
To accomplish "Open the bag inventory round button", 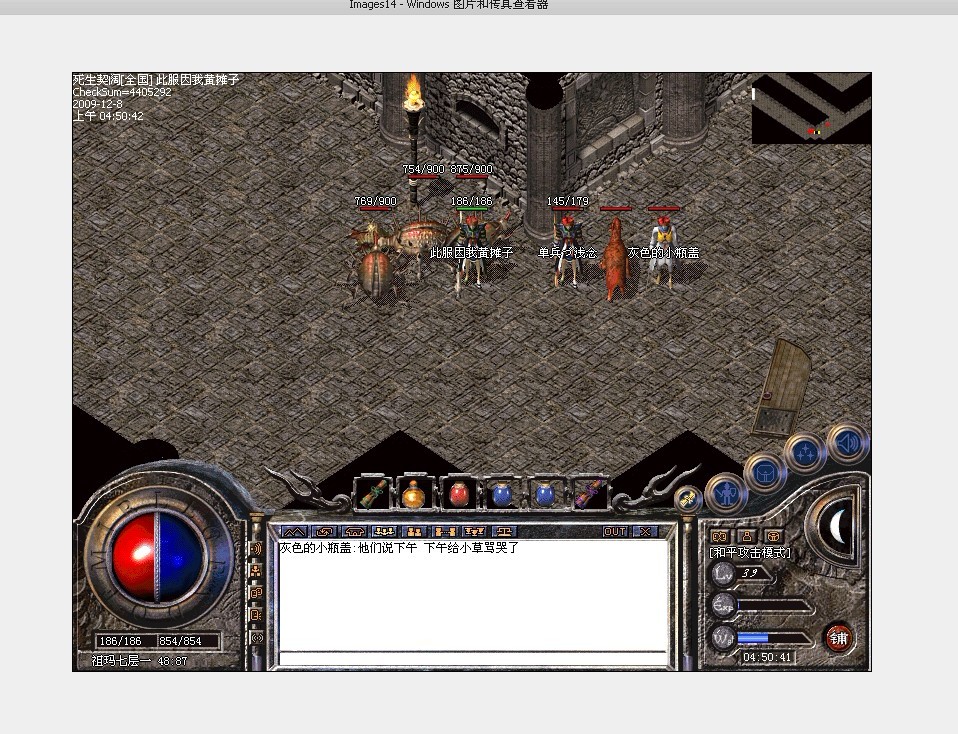I will tap(765, 472).
